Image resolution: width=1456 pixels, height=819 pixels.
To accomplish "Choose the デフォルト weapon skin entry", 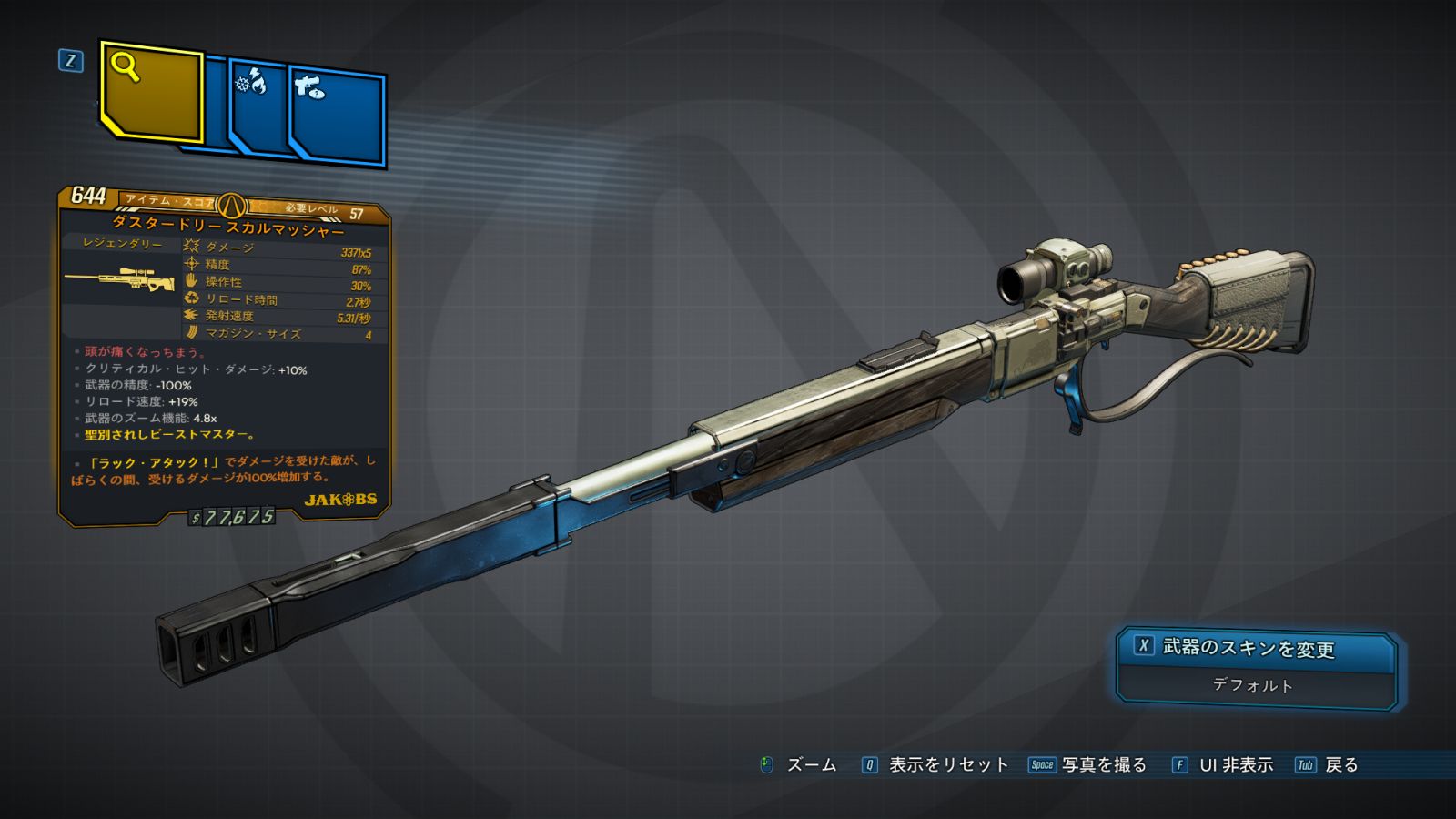I will [1253, 685].
